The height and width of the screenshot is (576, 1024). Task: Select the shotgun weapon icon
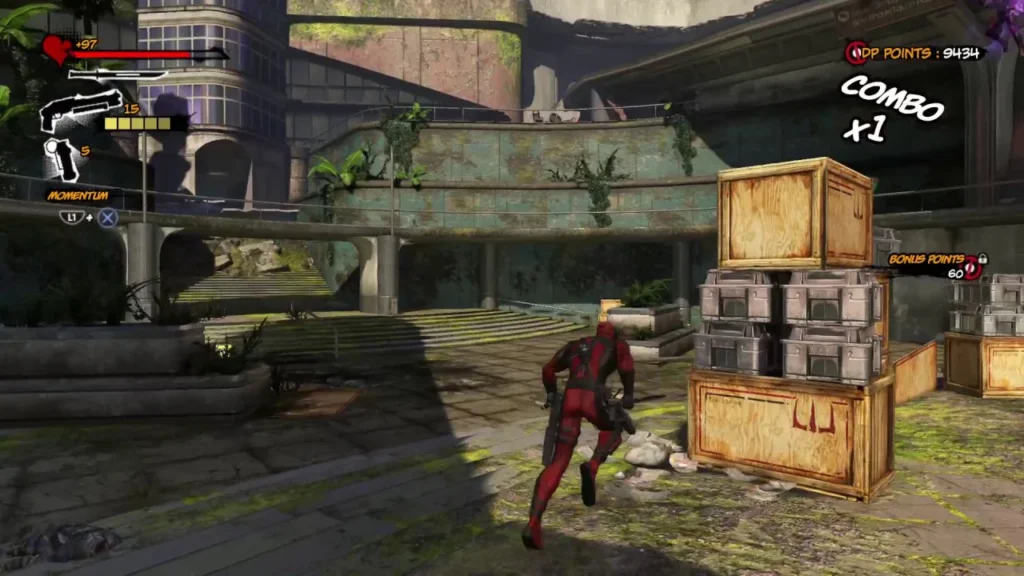pyautogui.click(x=80, y=109)
